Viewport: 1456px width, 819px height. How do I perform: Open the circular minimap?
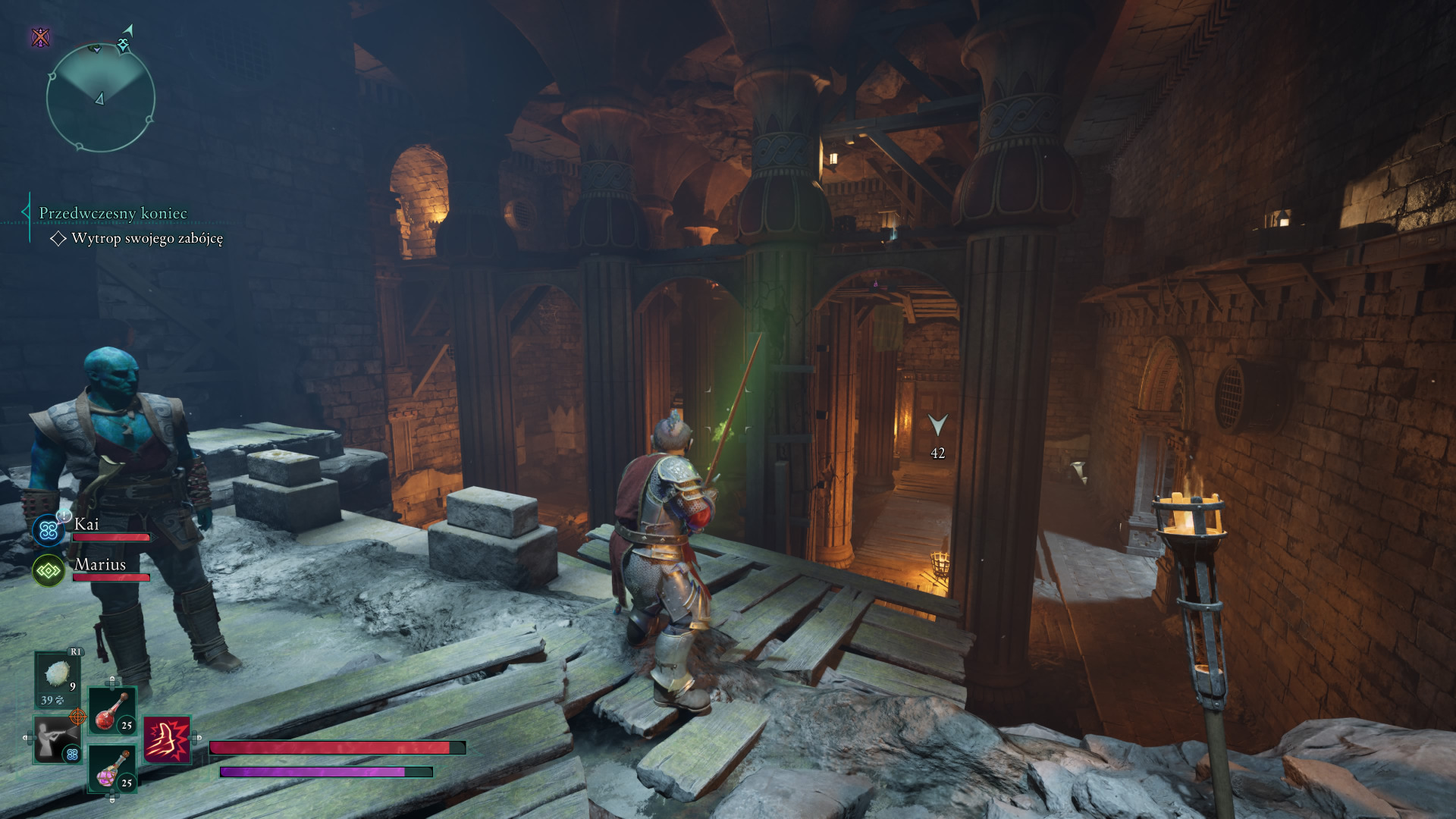coord(100,97)
